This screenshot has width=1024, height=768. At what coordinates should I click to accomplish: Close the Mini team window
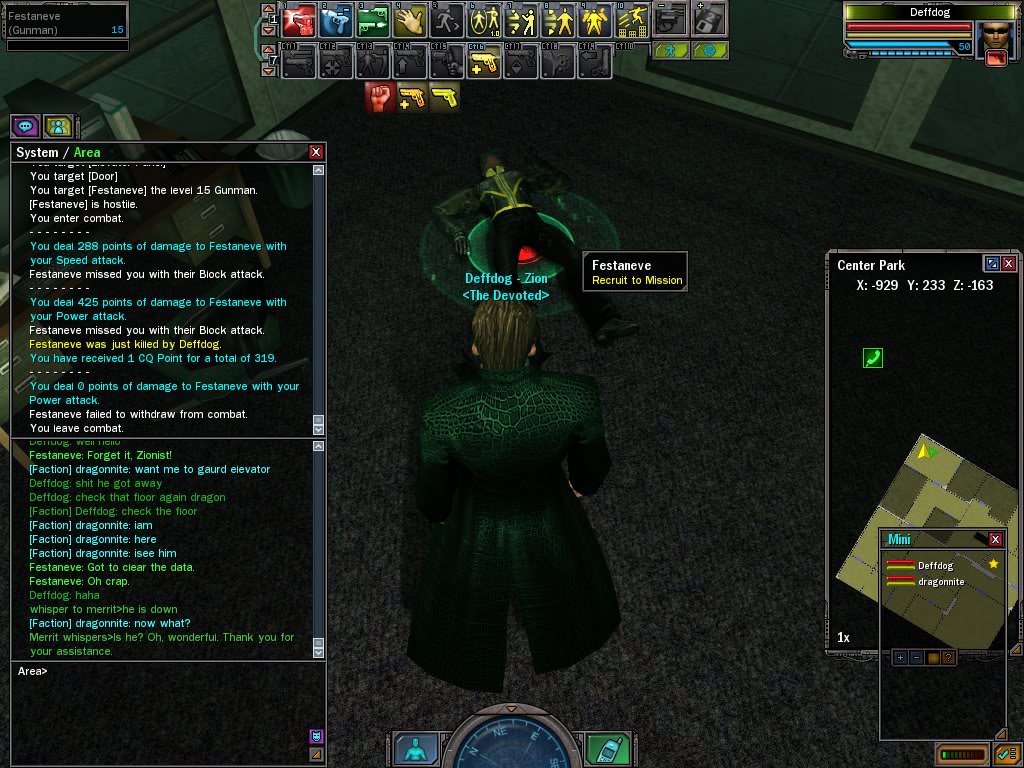(x=995, y=539)
